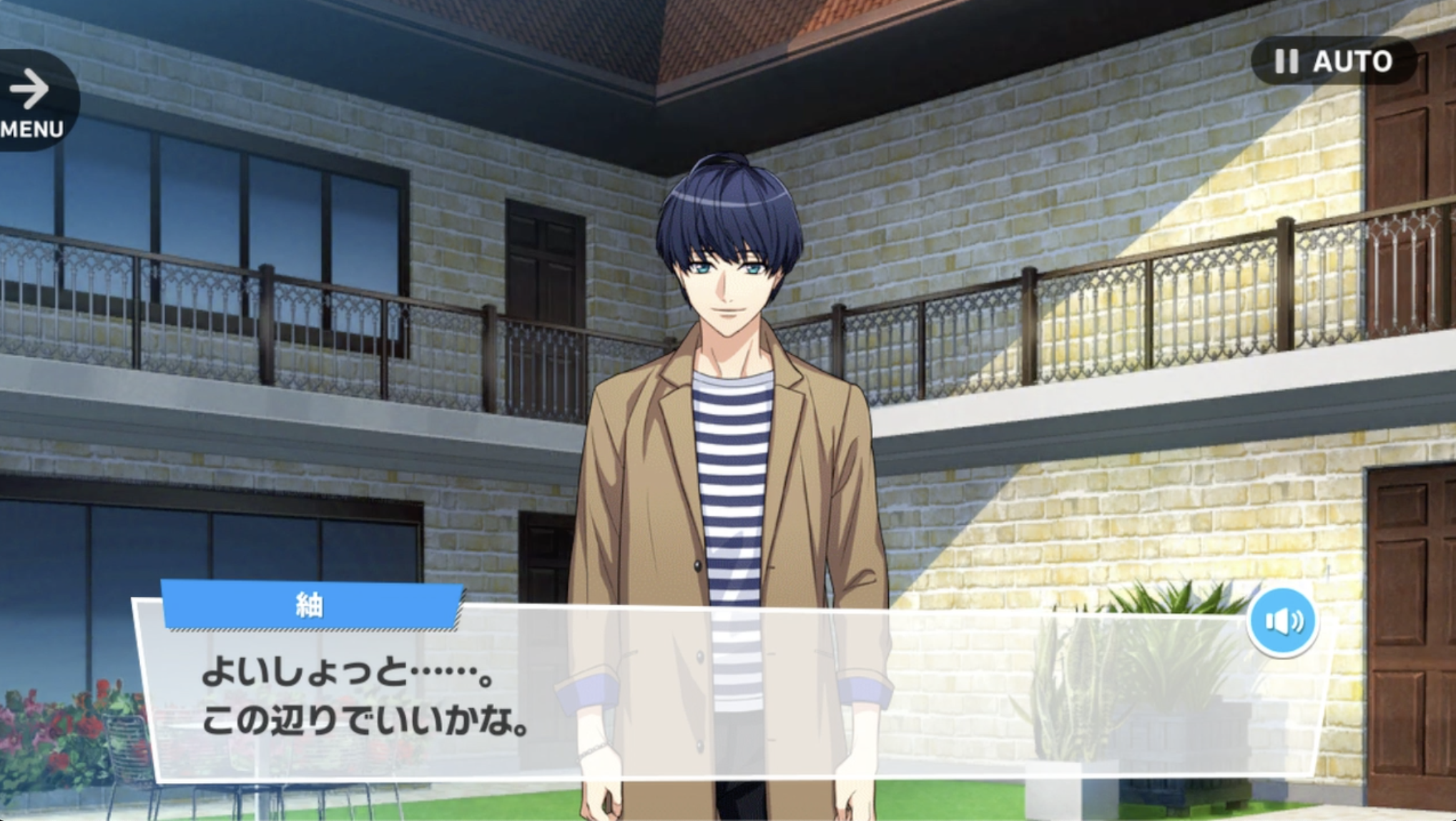This screenshot has width=1456, height=821.
Task: Advance the dialogue text box
Action: (x=715, y=701)
